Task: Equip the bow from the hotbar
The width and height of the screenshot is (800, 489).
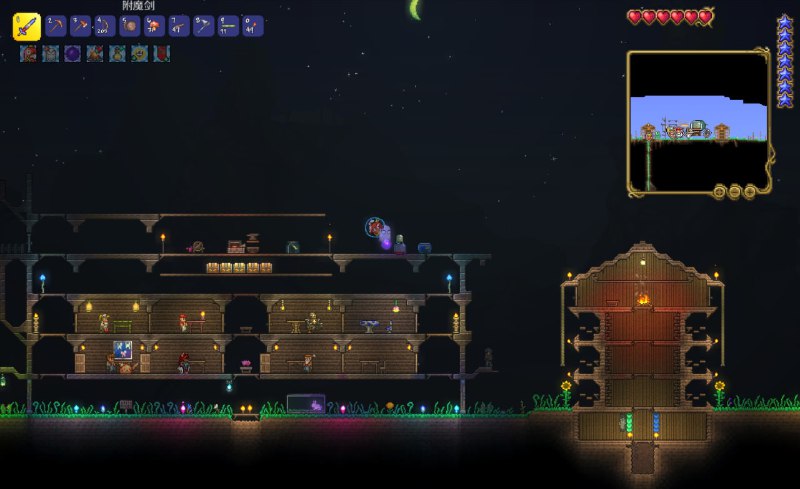Action: tap(104, 26)
